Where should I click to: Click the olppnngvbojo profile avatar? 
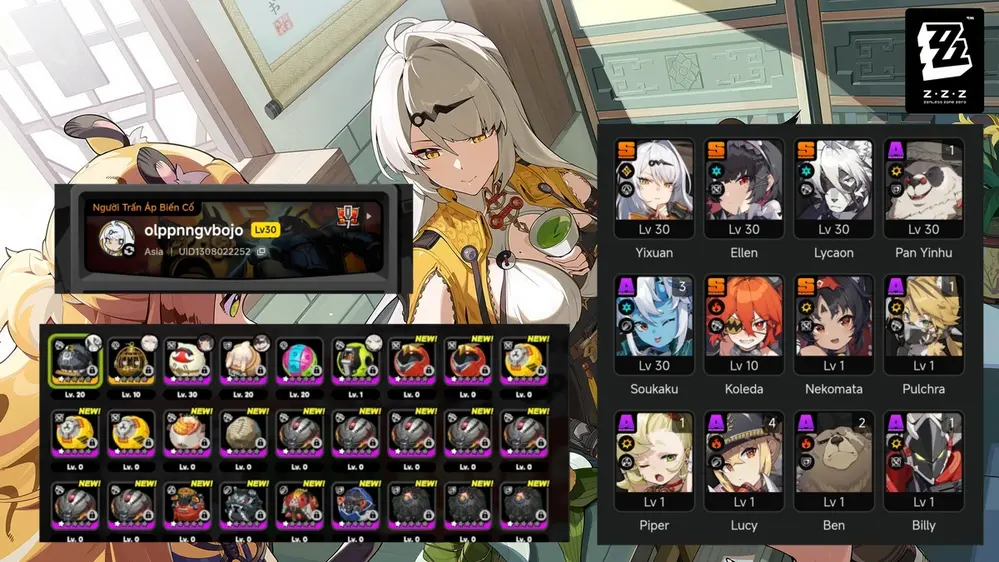(x=118, y=238)
